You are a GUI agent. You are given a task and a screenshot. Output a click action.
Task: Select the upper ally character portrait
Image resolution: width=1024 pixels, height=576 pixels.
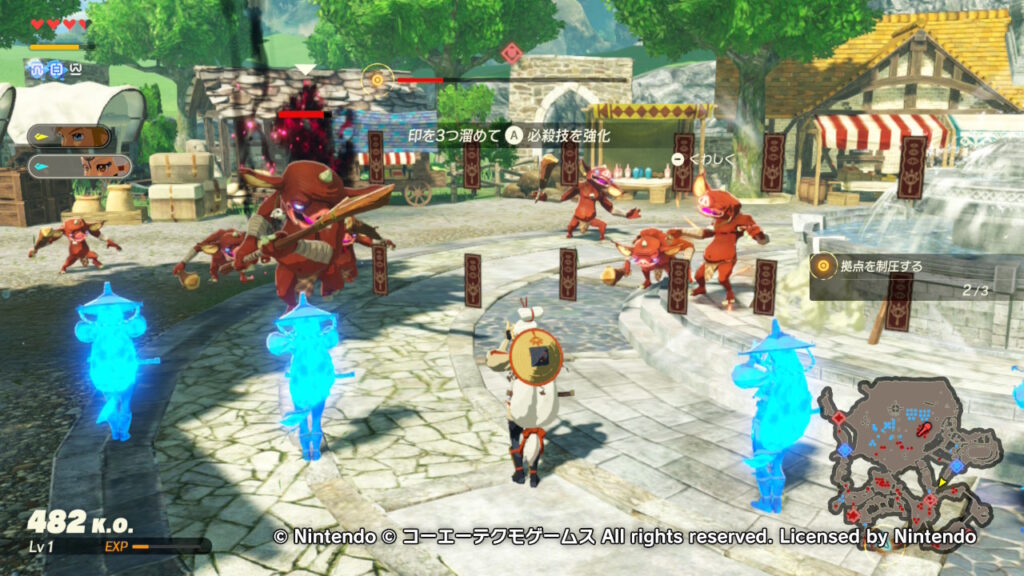click(x=70, y=137)
